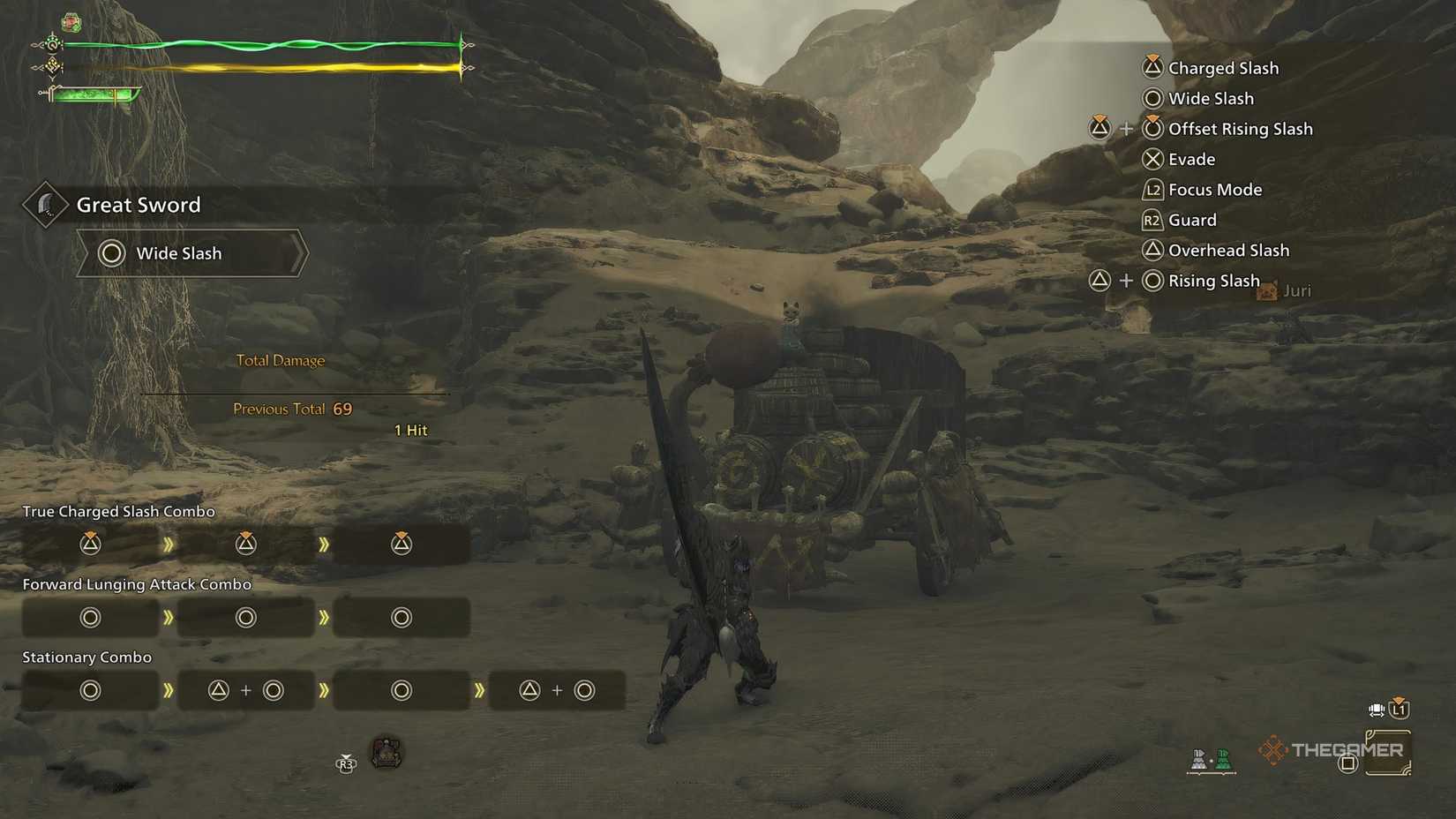Screen dimensions: 1456x819
Task: Click the Focus Mode L2 icon
Action: 1152,189
